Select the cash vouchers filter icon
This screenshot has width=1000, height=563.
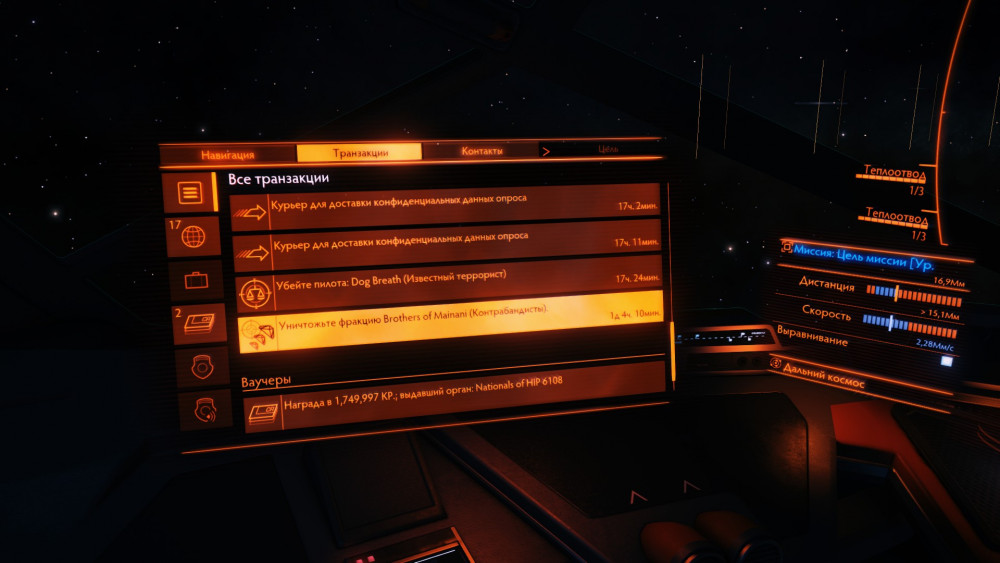[x=199, y=324]
